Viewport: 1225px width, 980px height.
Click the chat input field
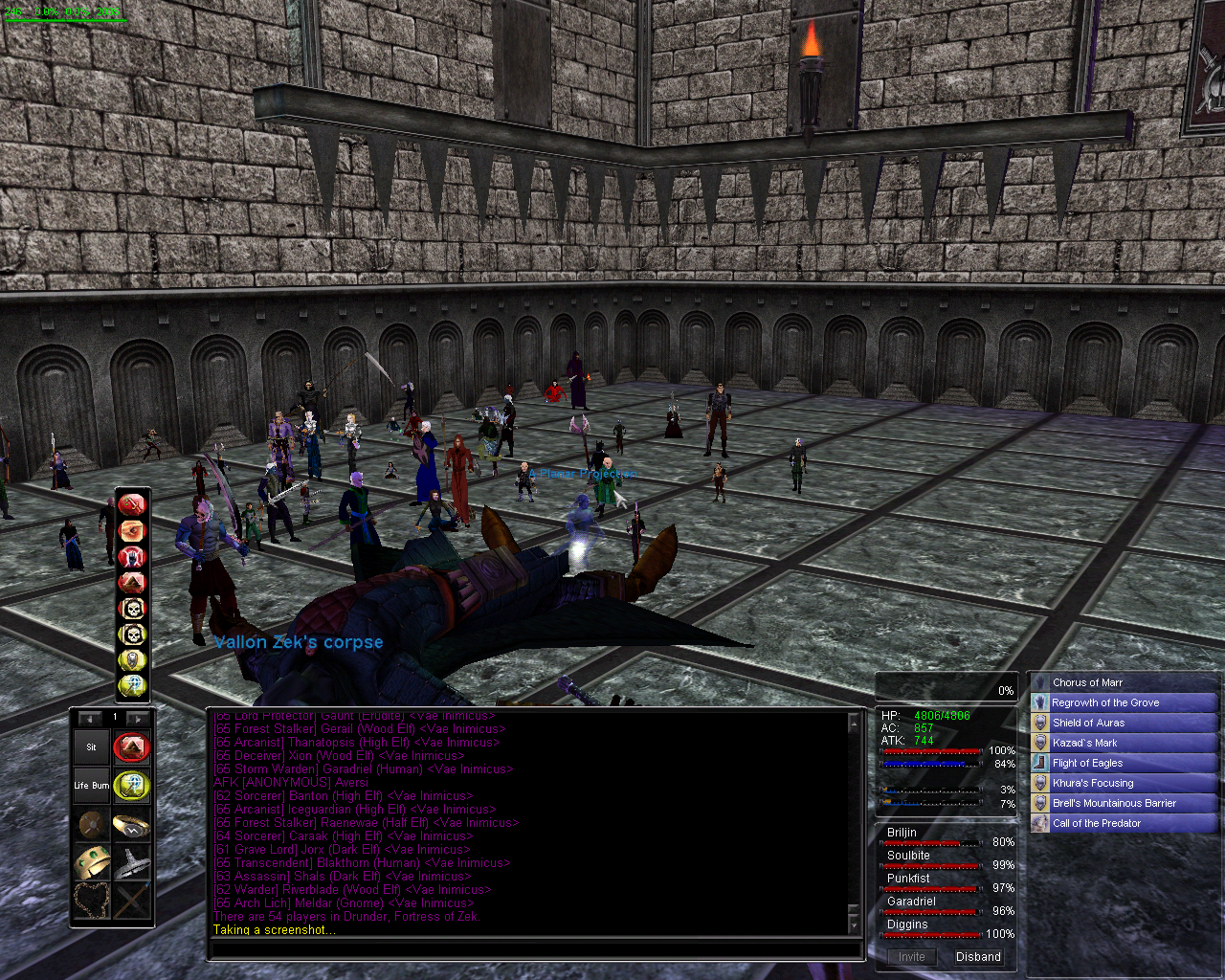[536, 950]
